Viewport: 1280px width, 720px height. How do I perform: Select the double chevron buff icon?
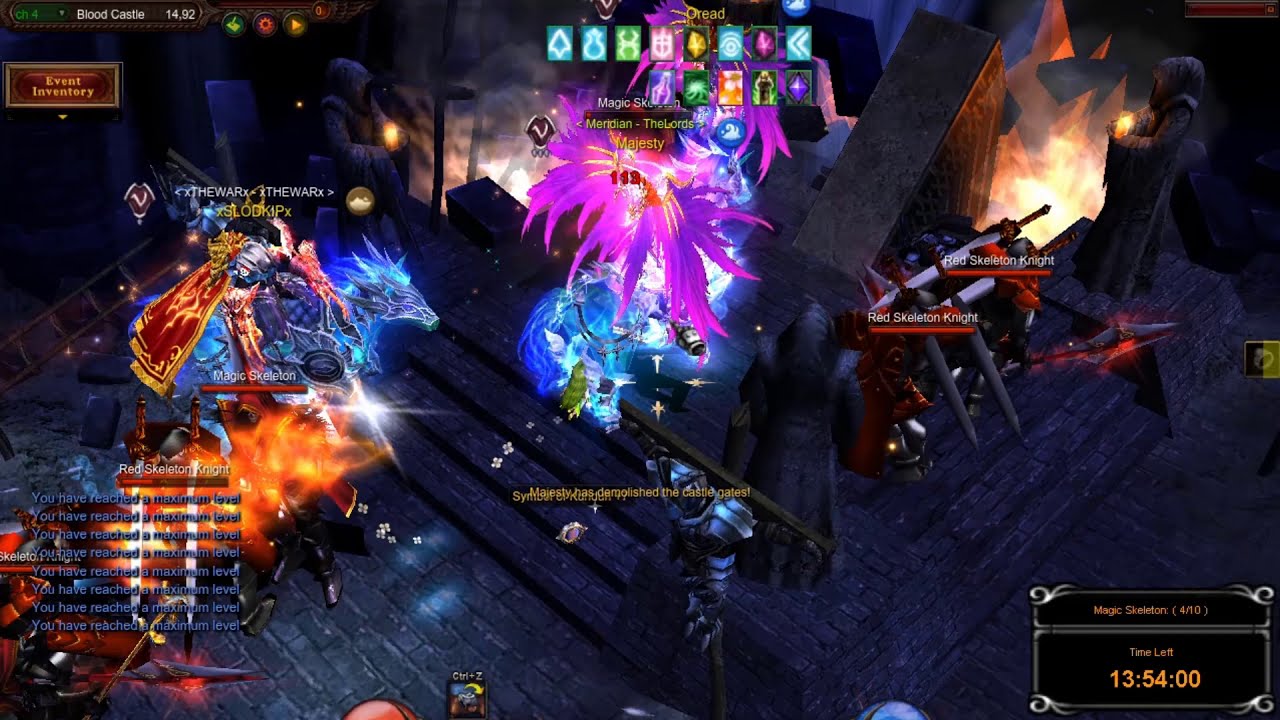tap(798, 43)
